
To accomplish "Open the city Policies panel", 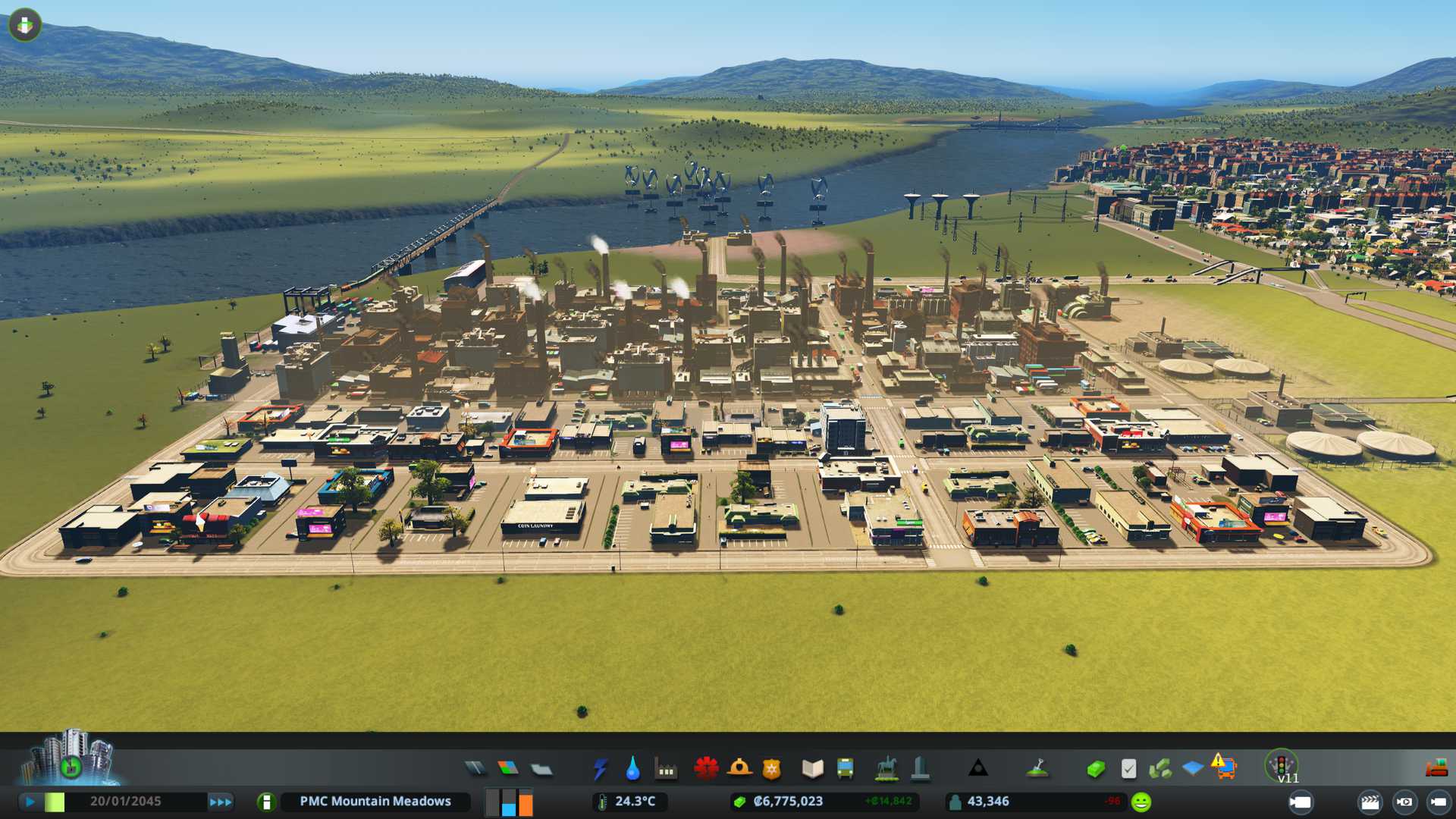I will pos(1128,769).
